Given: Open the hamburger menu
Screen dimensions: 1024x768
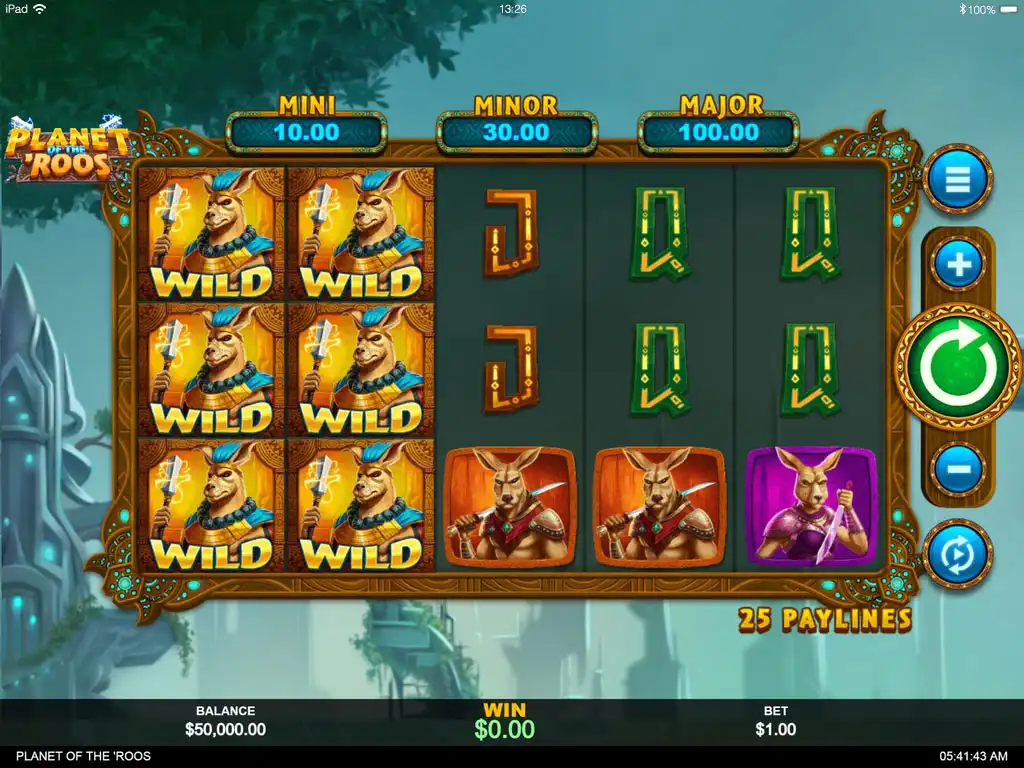Looking at the screenshot, I should pos(957,180).
